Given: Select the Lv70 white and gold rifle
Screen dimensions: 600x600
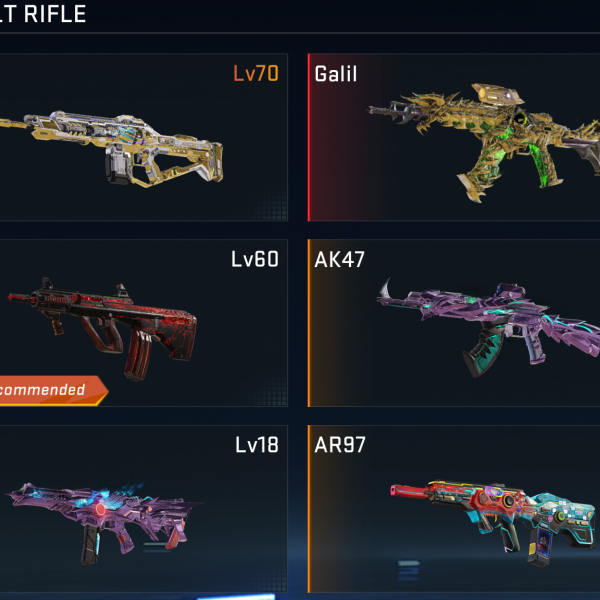Looking at the screenshot, I should tap(140, 138).
